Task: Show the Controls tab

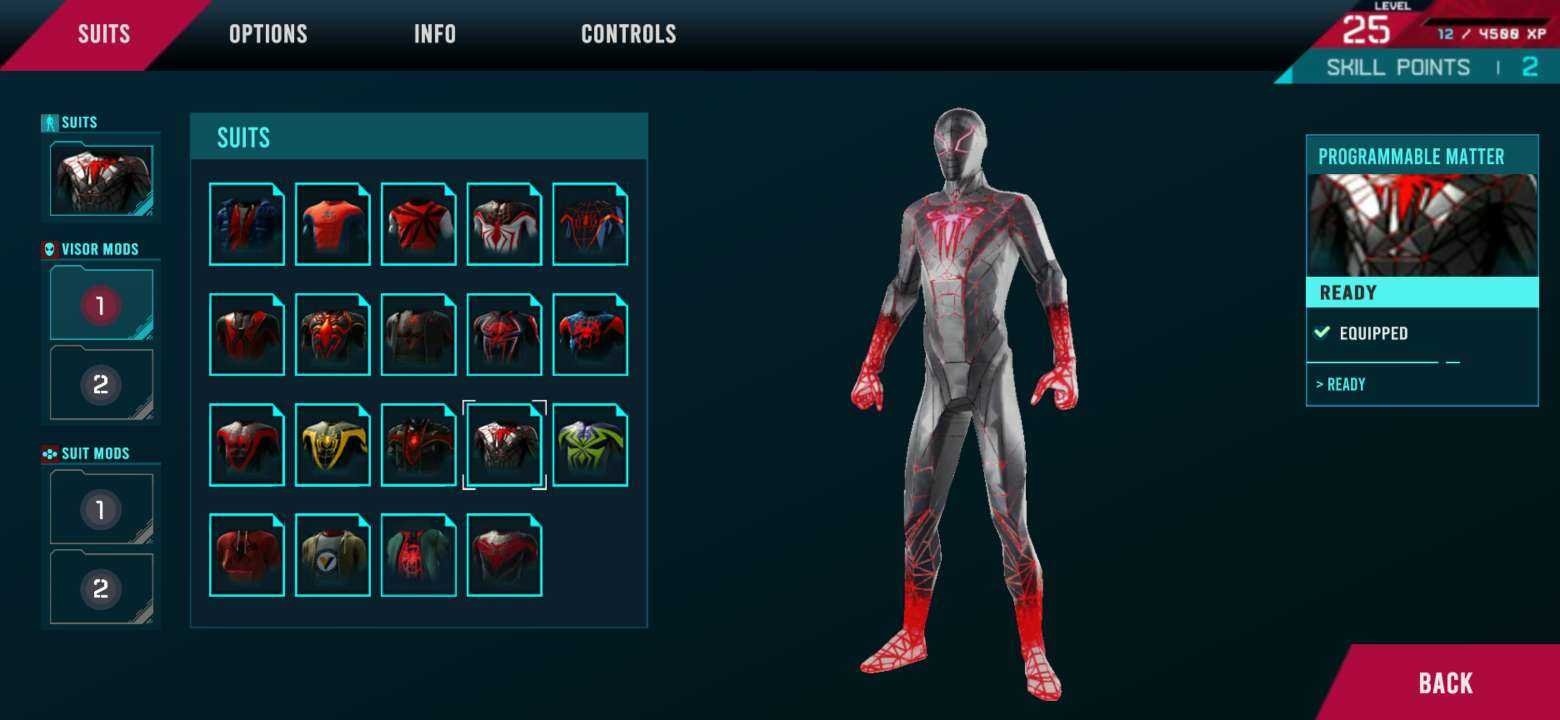Action: click(628, 34)
